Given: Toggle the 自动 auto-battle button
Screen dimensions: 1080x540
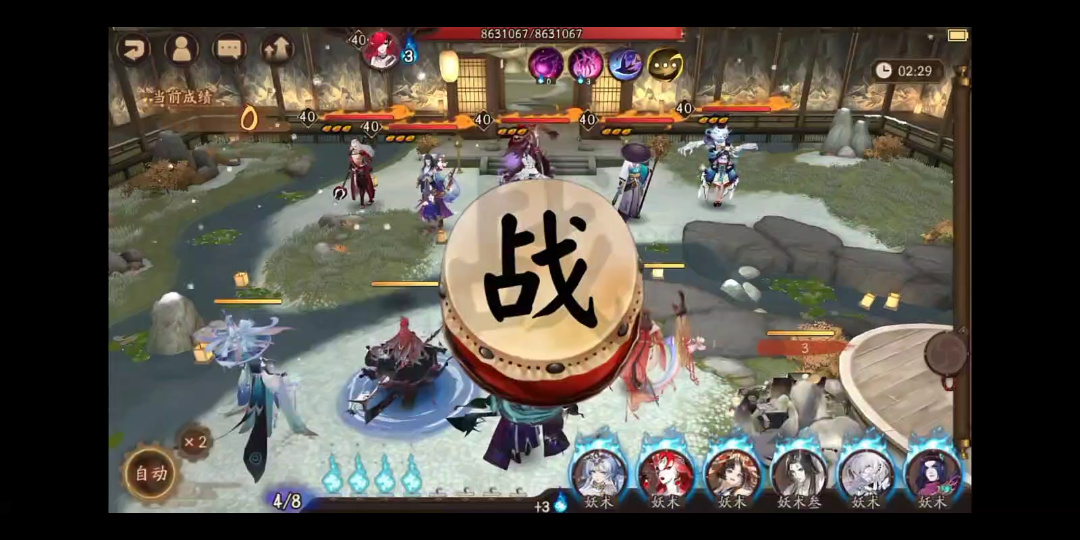Looking at the screenshot, I should point(151,473).
